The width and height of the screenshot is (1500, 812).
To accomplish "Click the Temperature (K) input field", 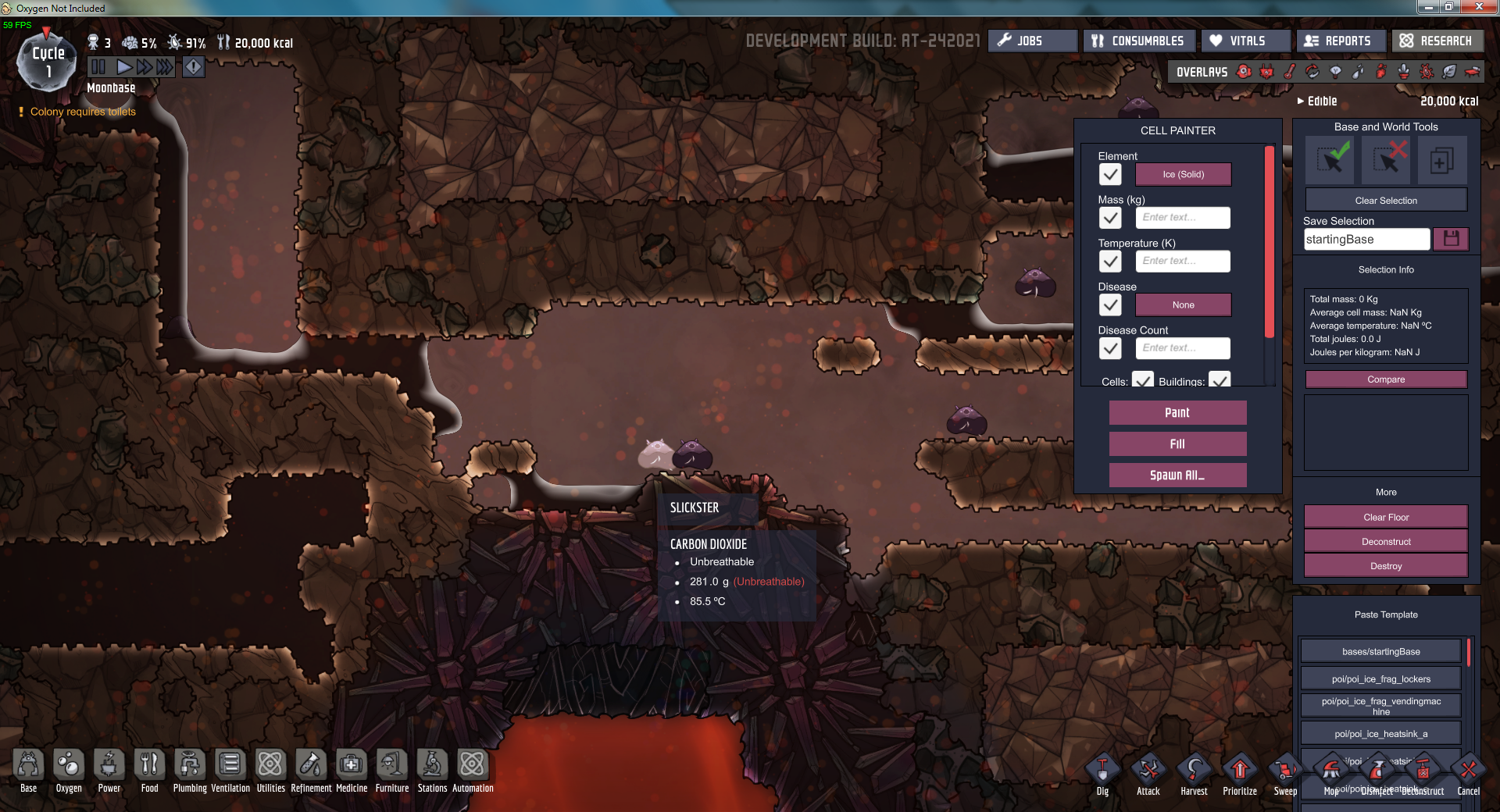I will (1182, 261).
